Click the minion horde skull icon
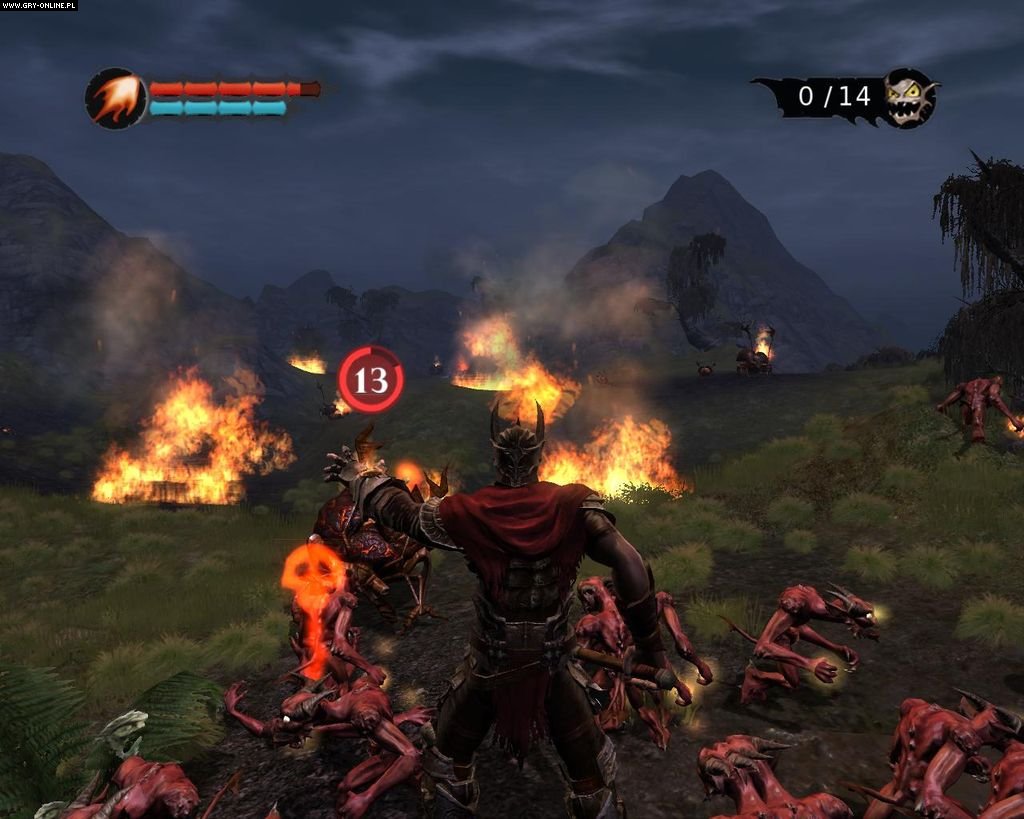The height and width of the screenshot is (819, 1024). (x=910, y=97)
